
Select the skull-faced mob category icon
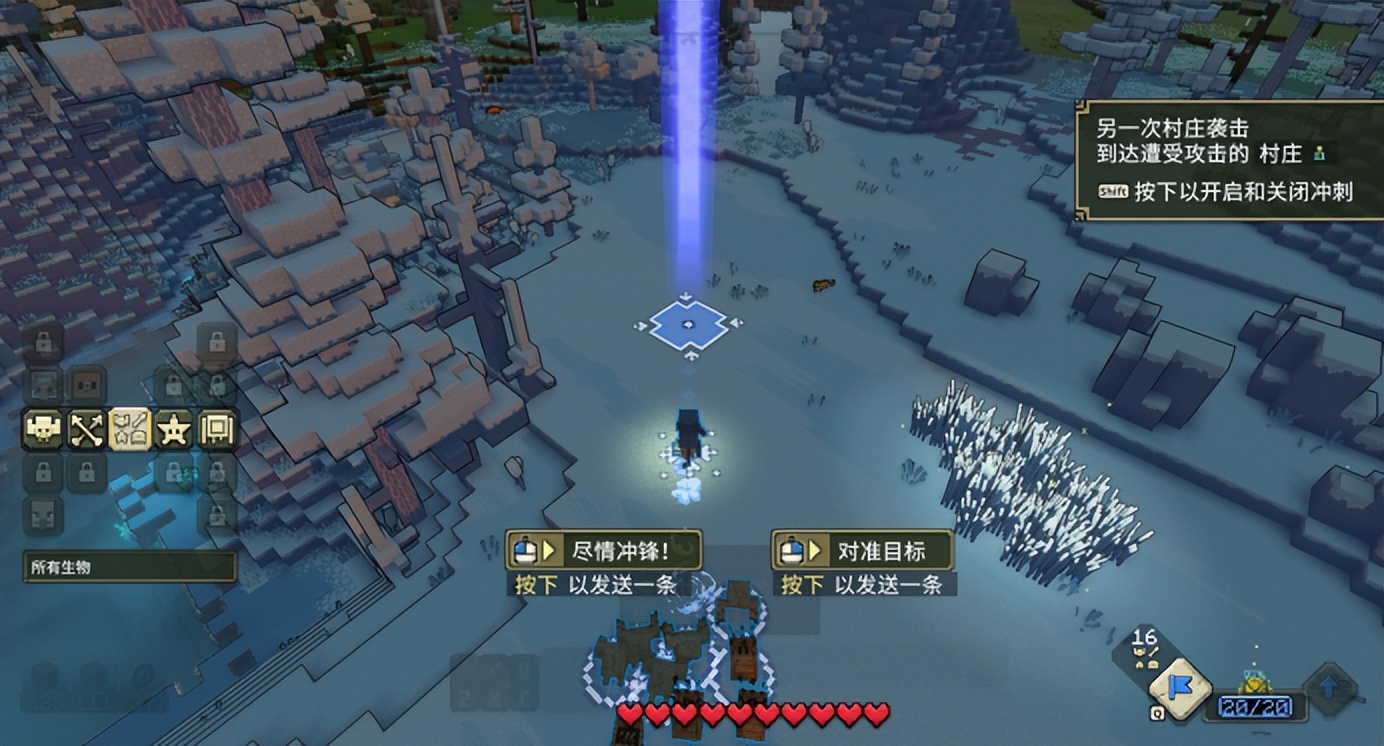[x=43, y=430]
